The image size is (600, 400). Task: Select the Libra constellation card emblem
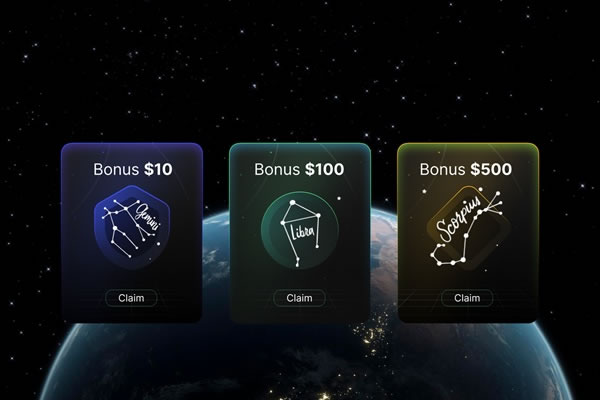(299, 228)
